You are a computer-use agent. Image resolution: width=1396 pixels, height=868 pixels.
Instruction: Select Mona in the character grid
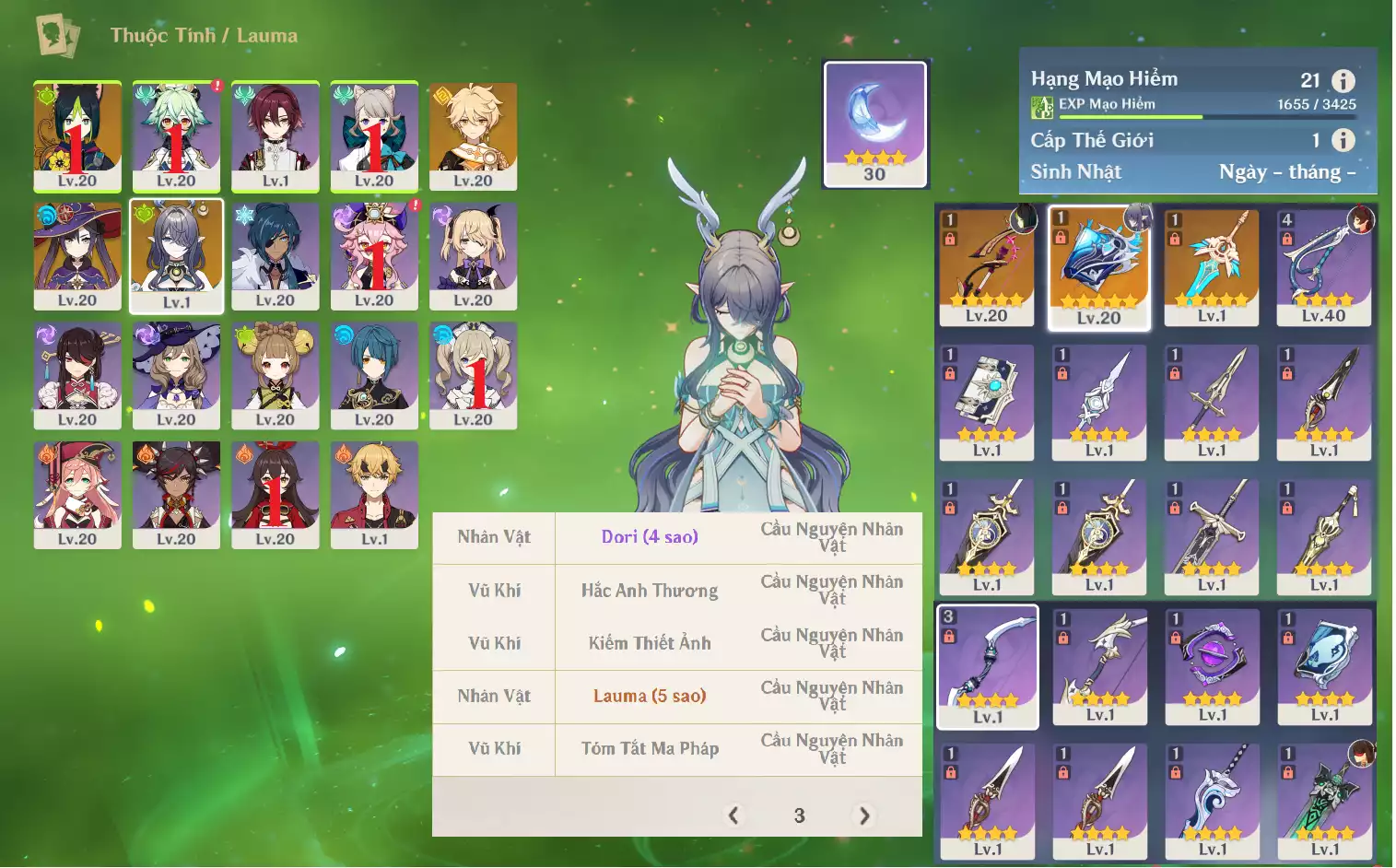point(77,255)
